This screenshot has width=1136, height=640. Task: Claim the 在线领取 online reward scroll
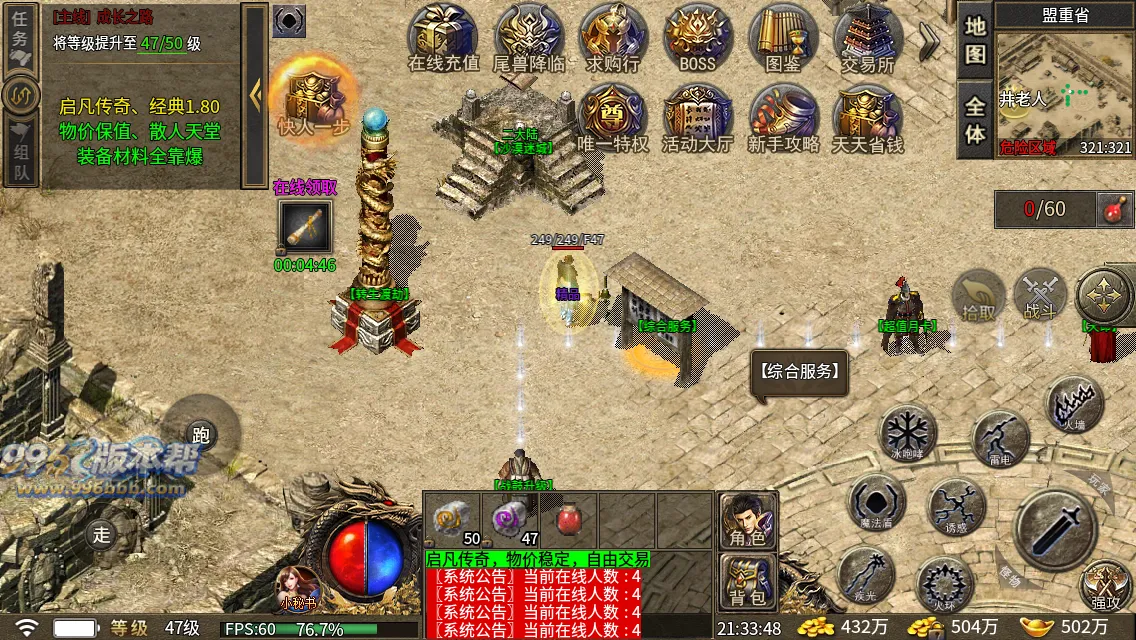(305, 227)
